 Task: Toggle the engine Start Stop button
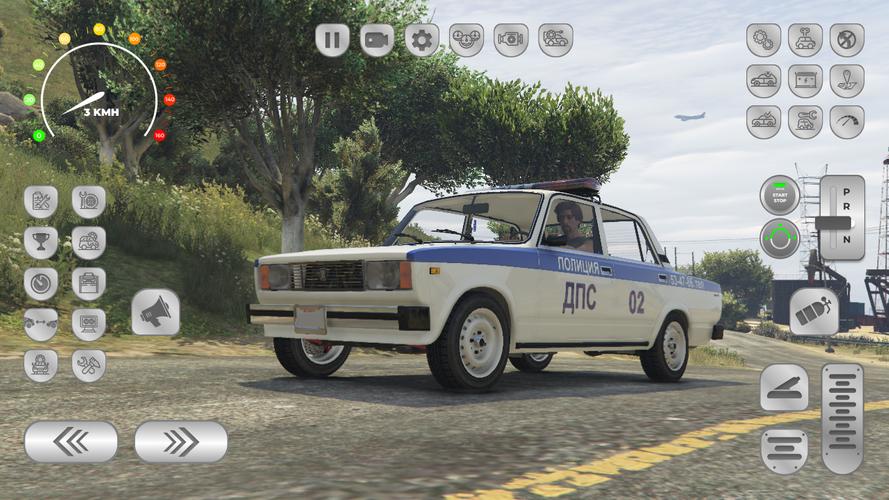point(780,195)
